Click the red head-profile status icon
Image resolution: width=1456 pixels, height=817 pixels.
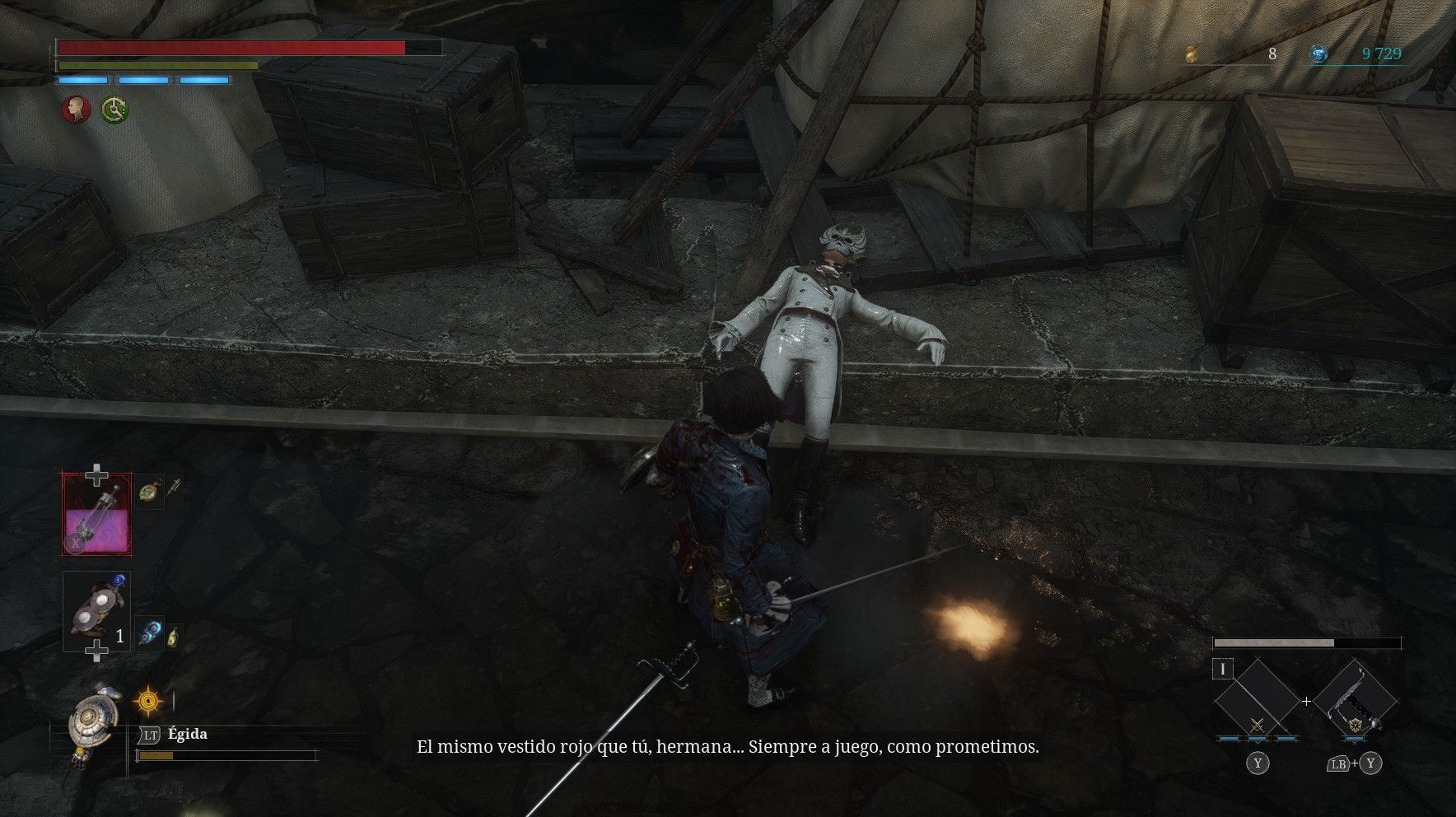[77, 110]
